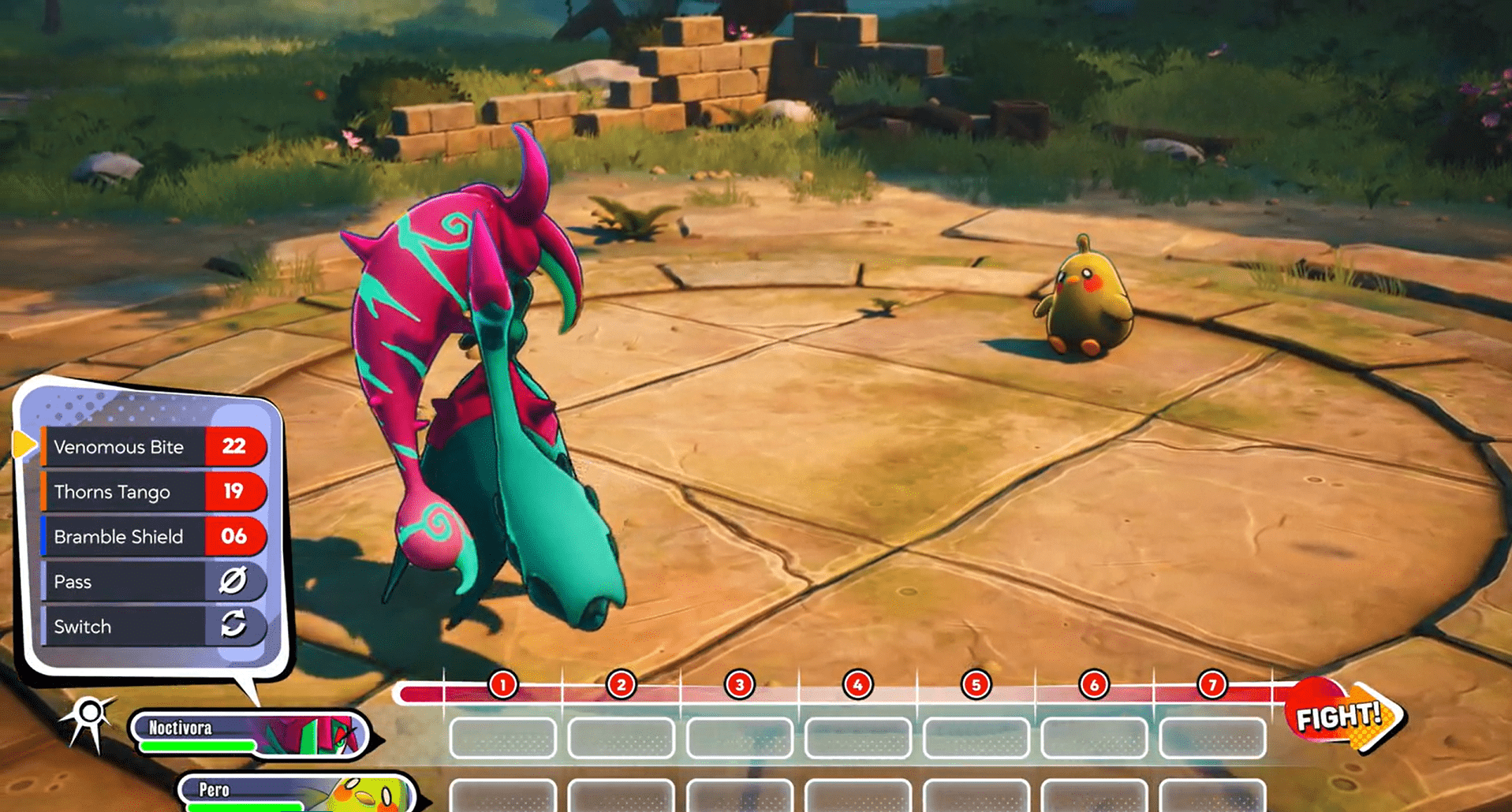The height and width of the screenshot is (812, 1512).
Task: Choose the Switch option
Action: (x=154, y=627)
